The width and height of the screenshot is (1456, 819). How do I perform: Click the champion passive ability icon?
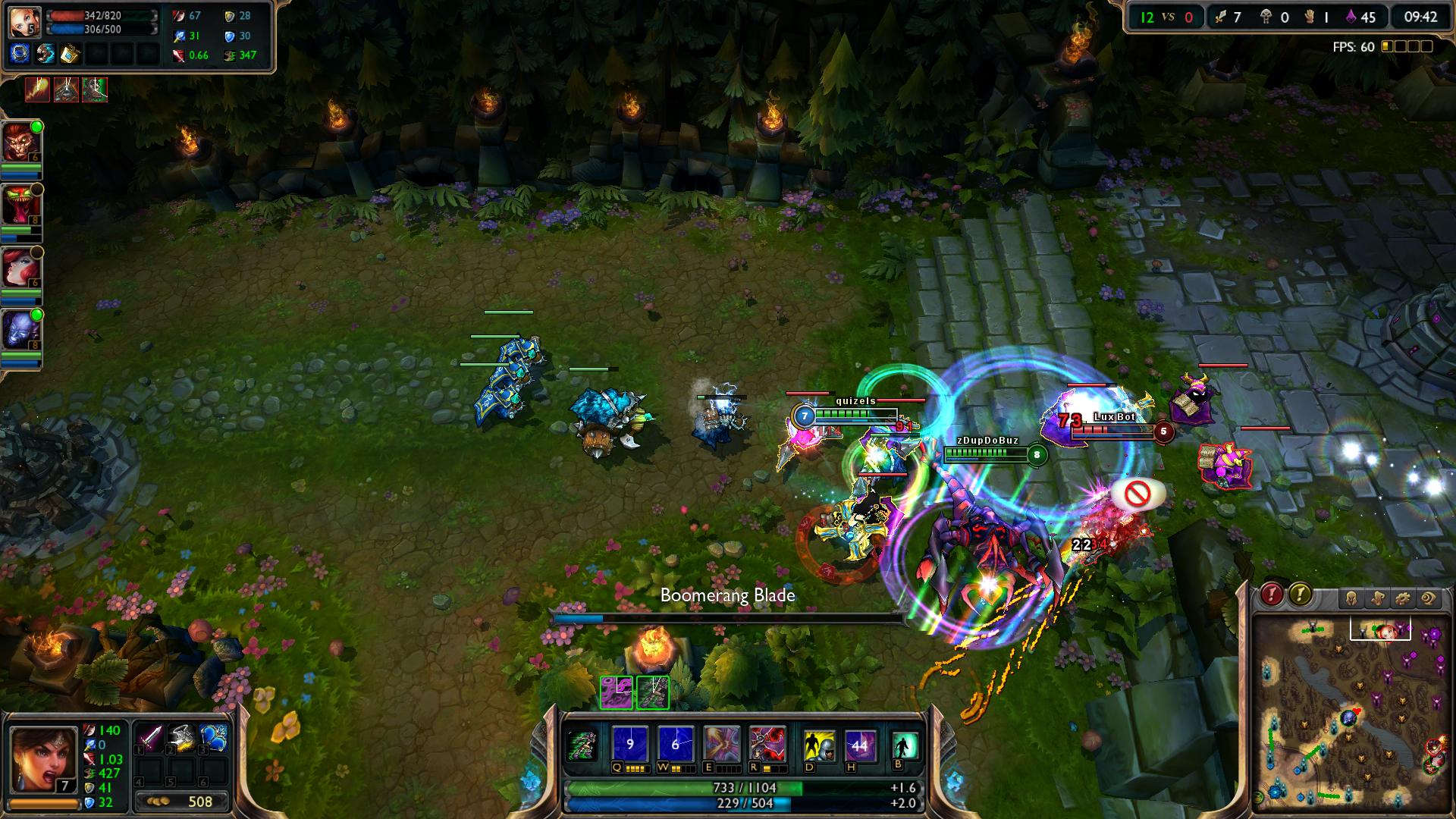(x=583, y=744)
